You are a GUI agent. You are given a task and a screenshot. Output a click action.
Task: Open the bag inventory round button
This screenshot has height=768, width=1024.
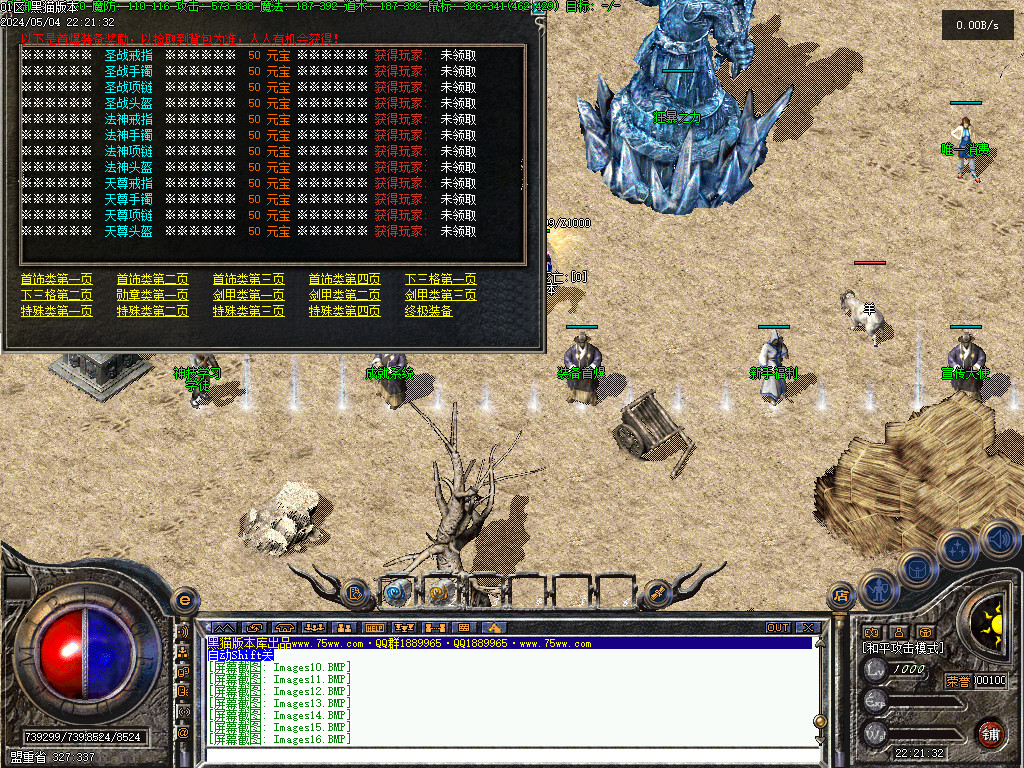coord(917,569)
